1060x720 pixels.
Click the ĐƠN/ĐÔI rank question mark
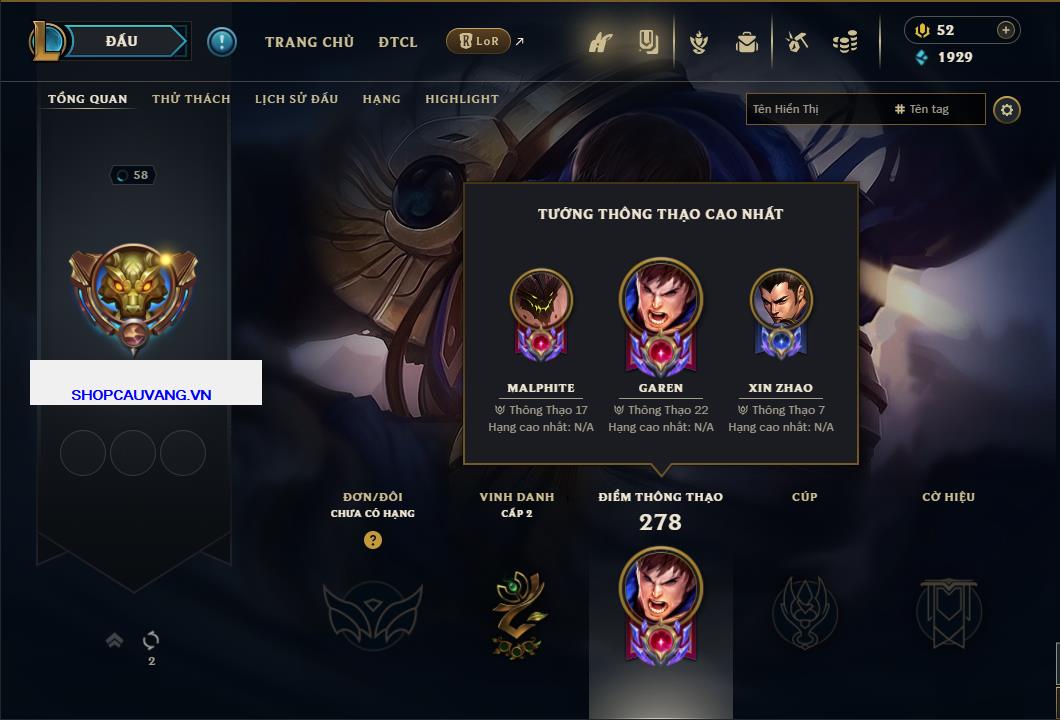[x=373, y=540]
